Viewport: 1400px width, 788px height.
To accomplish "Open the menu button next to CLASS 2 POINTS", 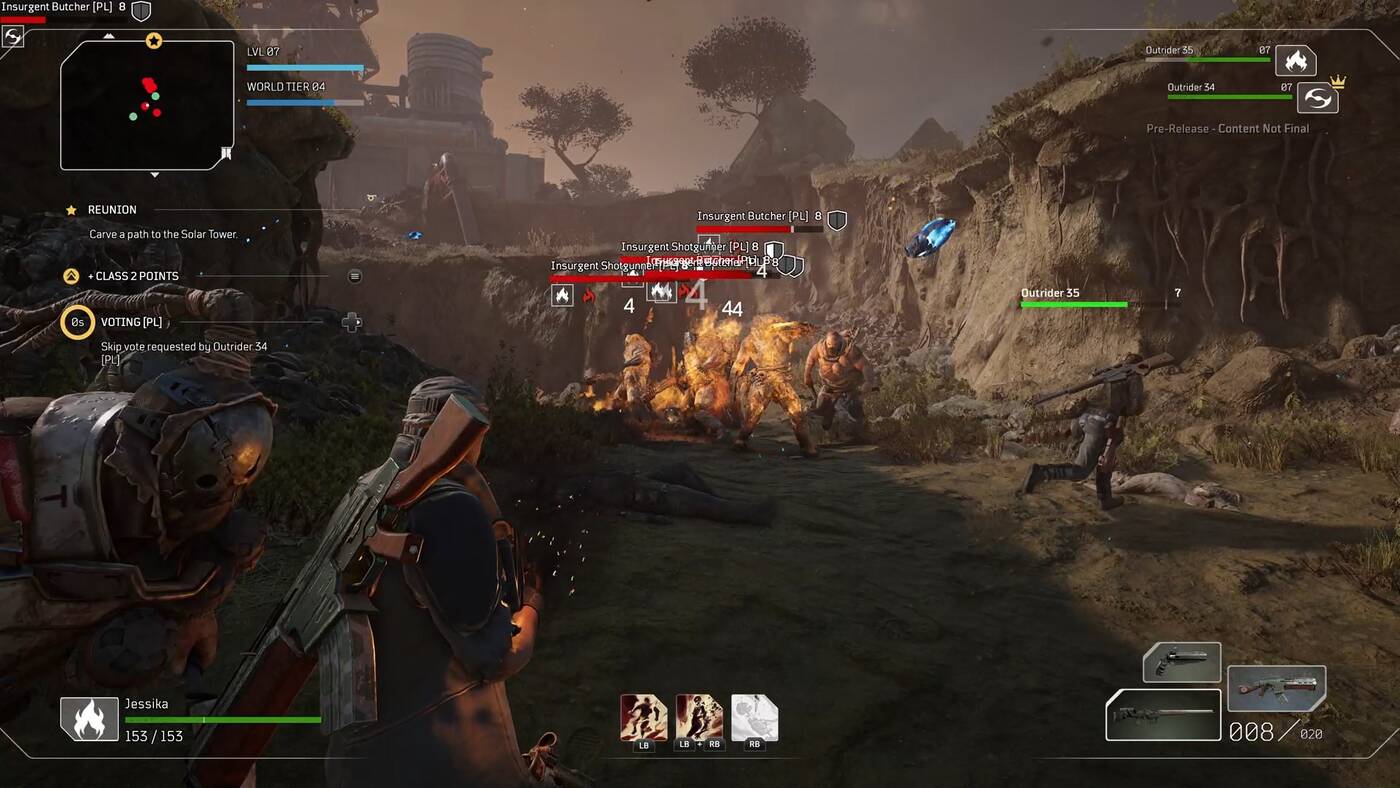I will [355, 277].
